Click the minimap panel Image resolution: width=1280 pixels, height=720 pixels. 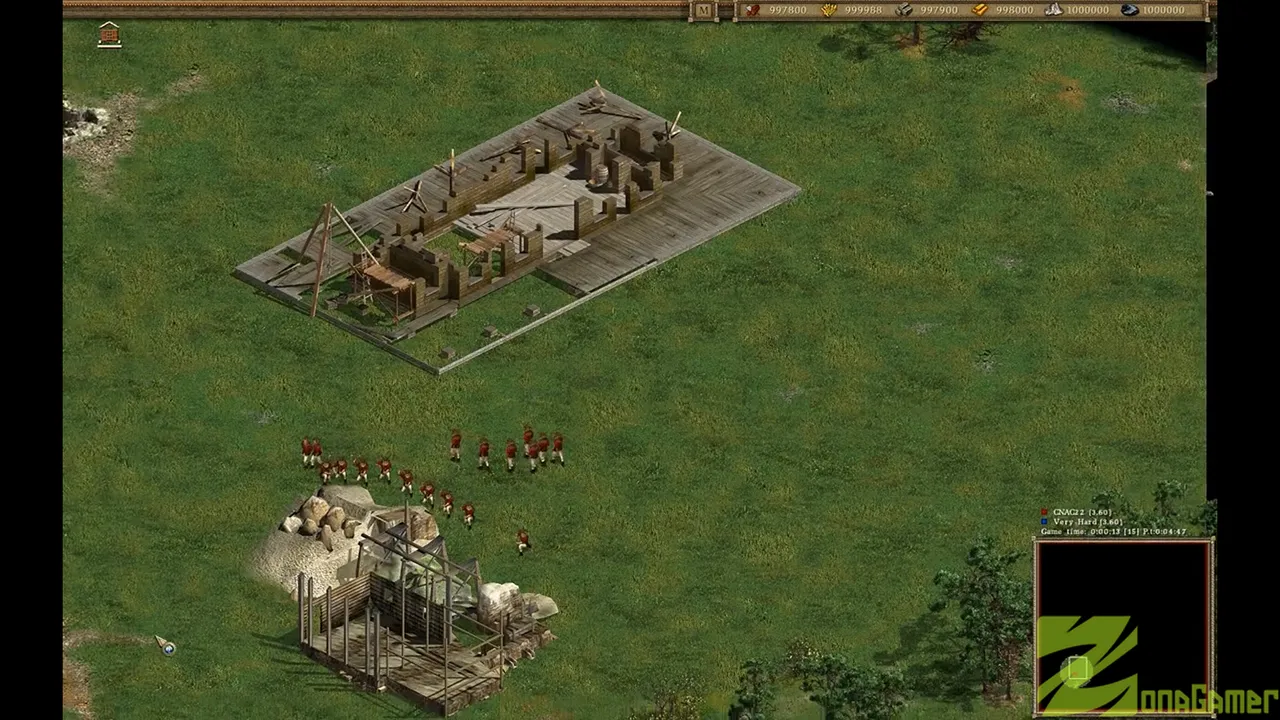tap(1123, 627)
